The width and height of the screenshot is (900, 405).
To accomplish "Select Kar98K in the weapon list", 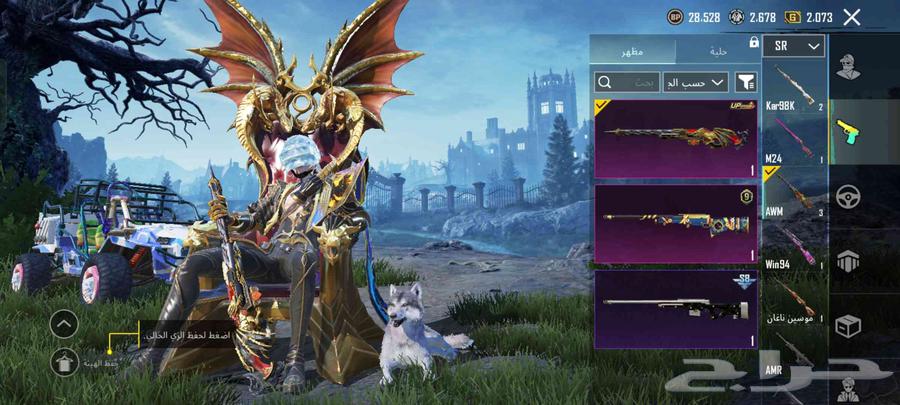I will click(x=794, y=86).
